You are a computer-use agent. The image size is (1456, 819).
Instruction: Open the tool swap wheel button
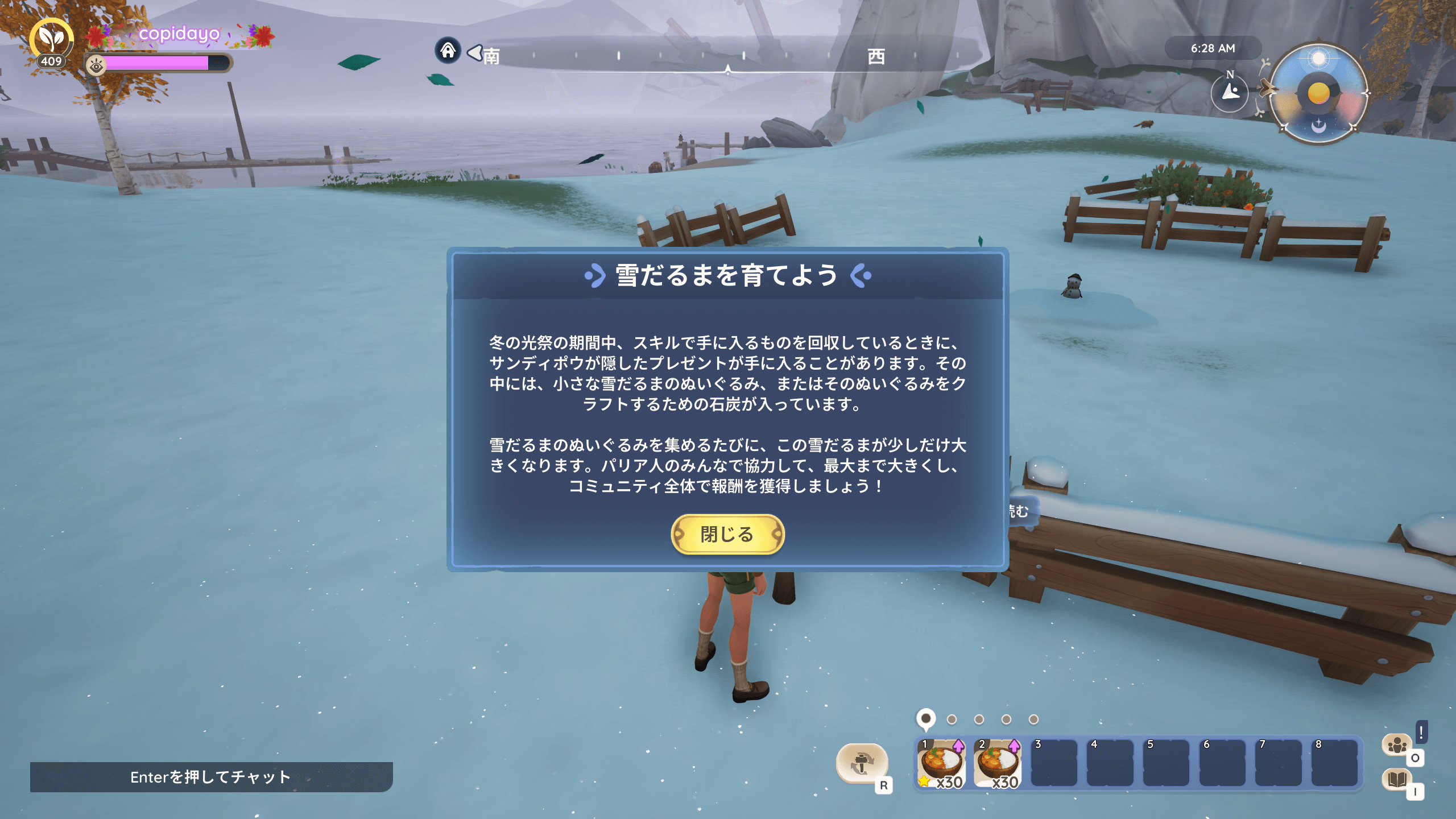click(x=862, y=763)
